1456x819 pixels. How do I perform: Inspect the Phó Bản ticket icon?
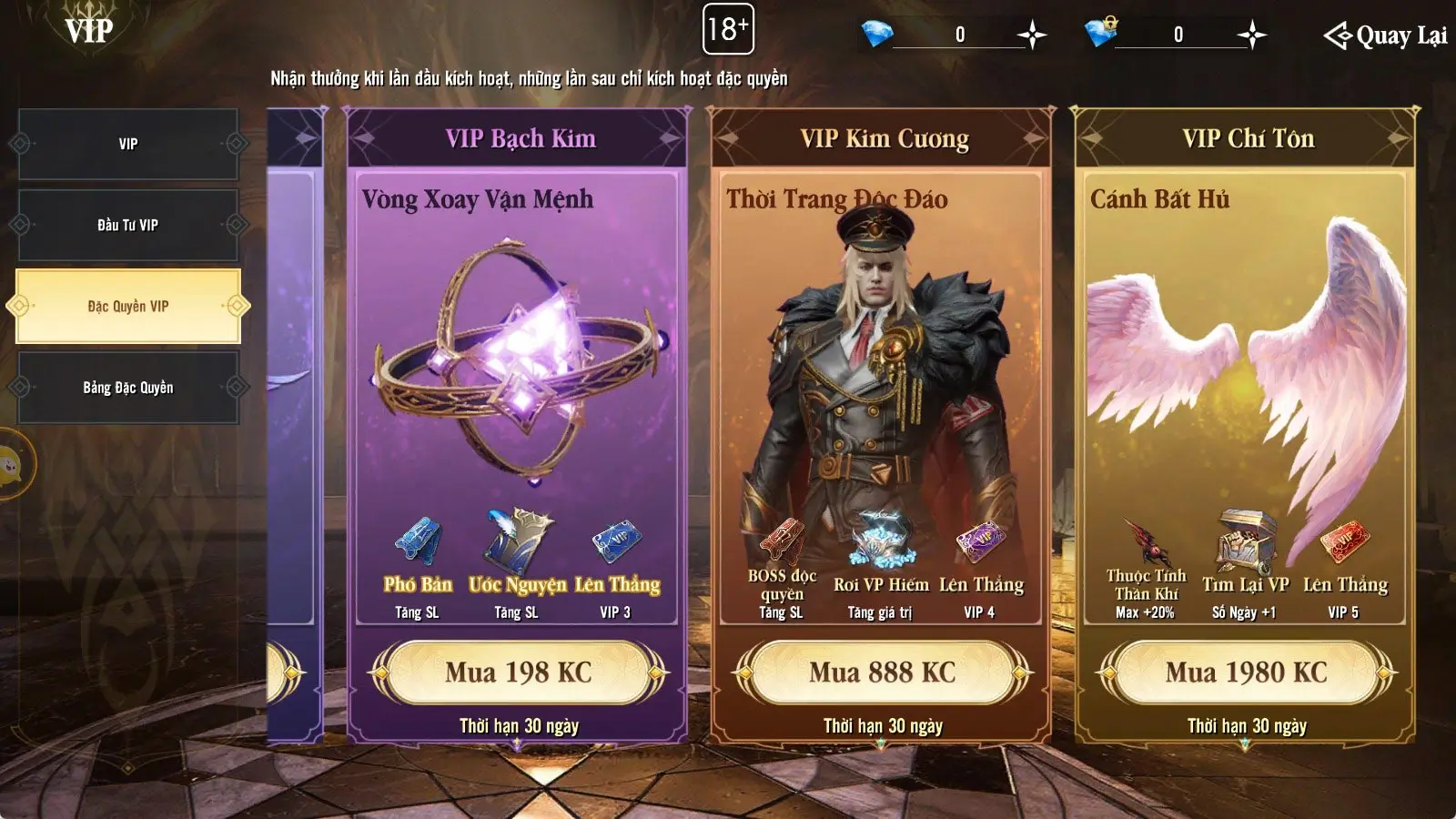[x=418, y=541]
